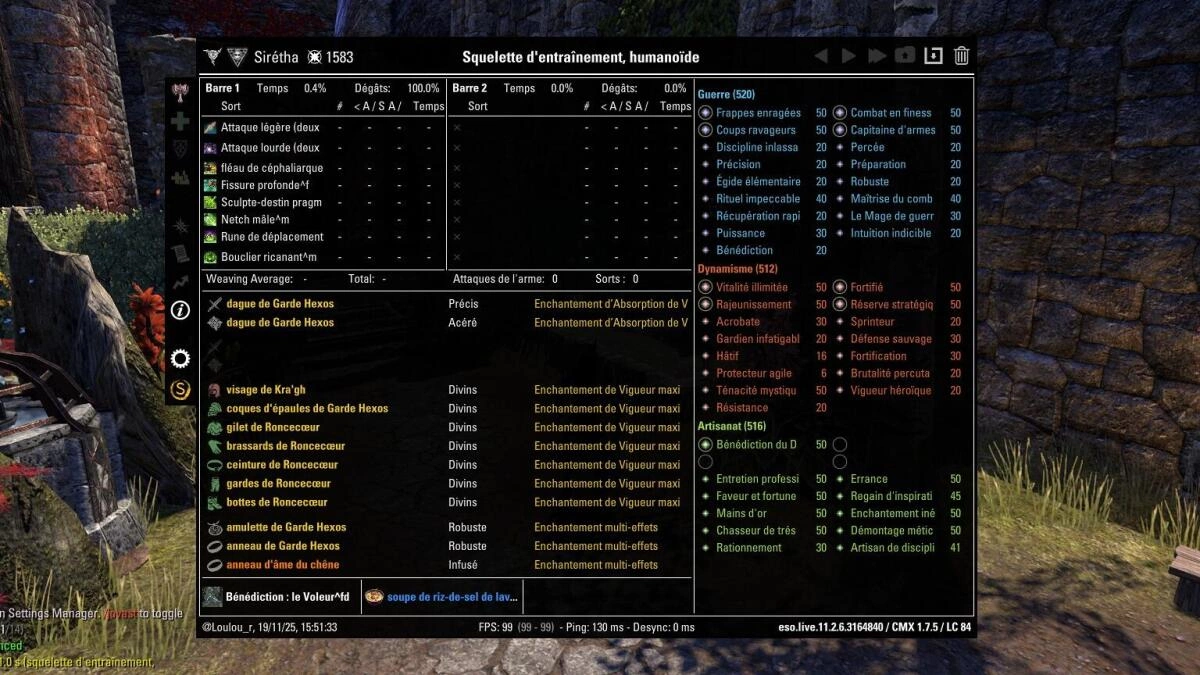Select the Attaque légère skill row
1200x675 pixels.
(x=270, y=128)
